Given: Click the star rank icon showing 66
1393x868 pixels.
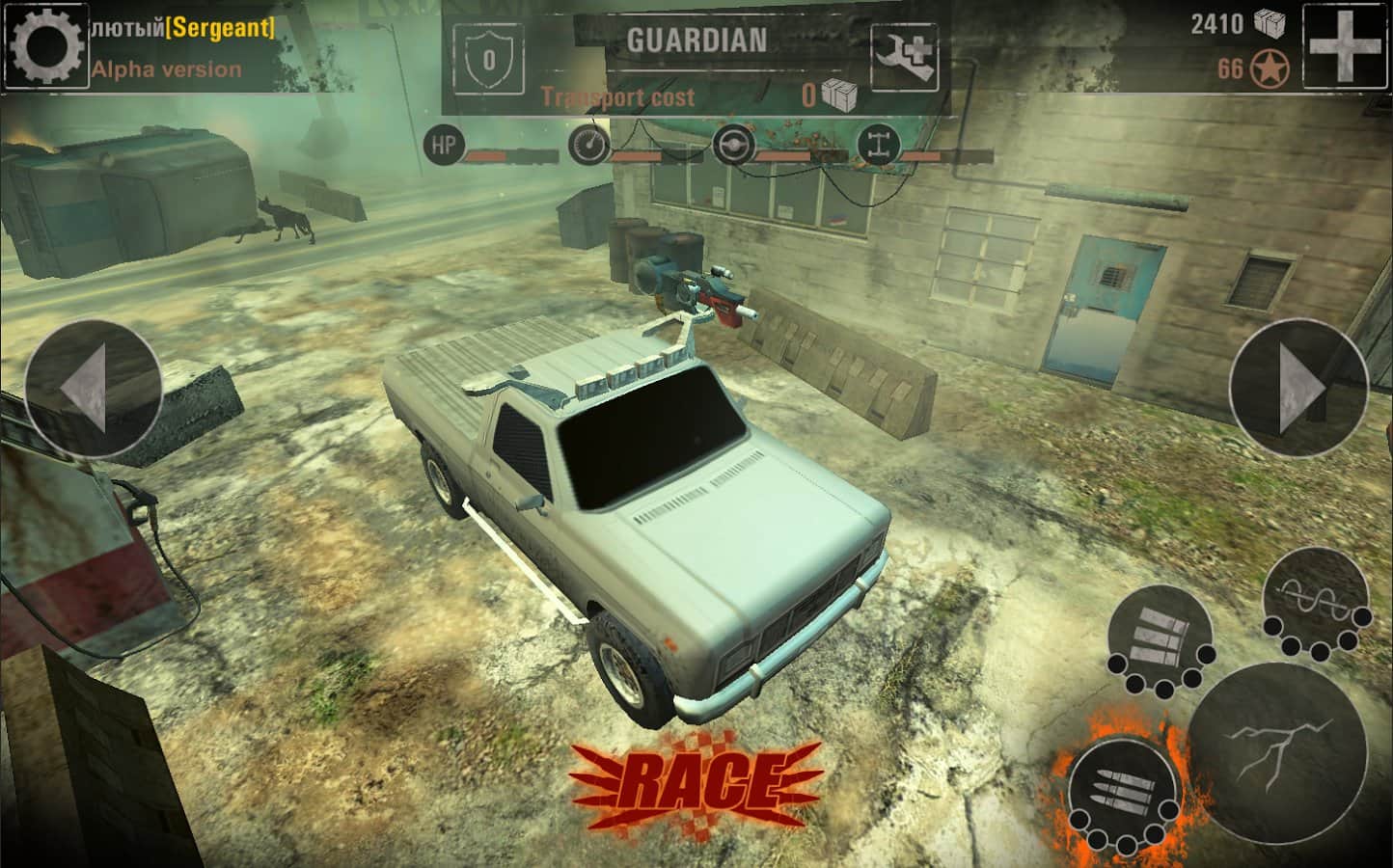Looking at the screenshot, I should coord(1269,69).
